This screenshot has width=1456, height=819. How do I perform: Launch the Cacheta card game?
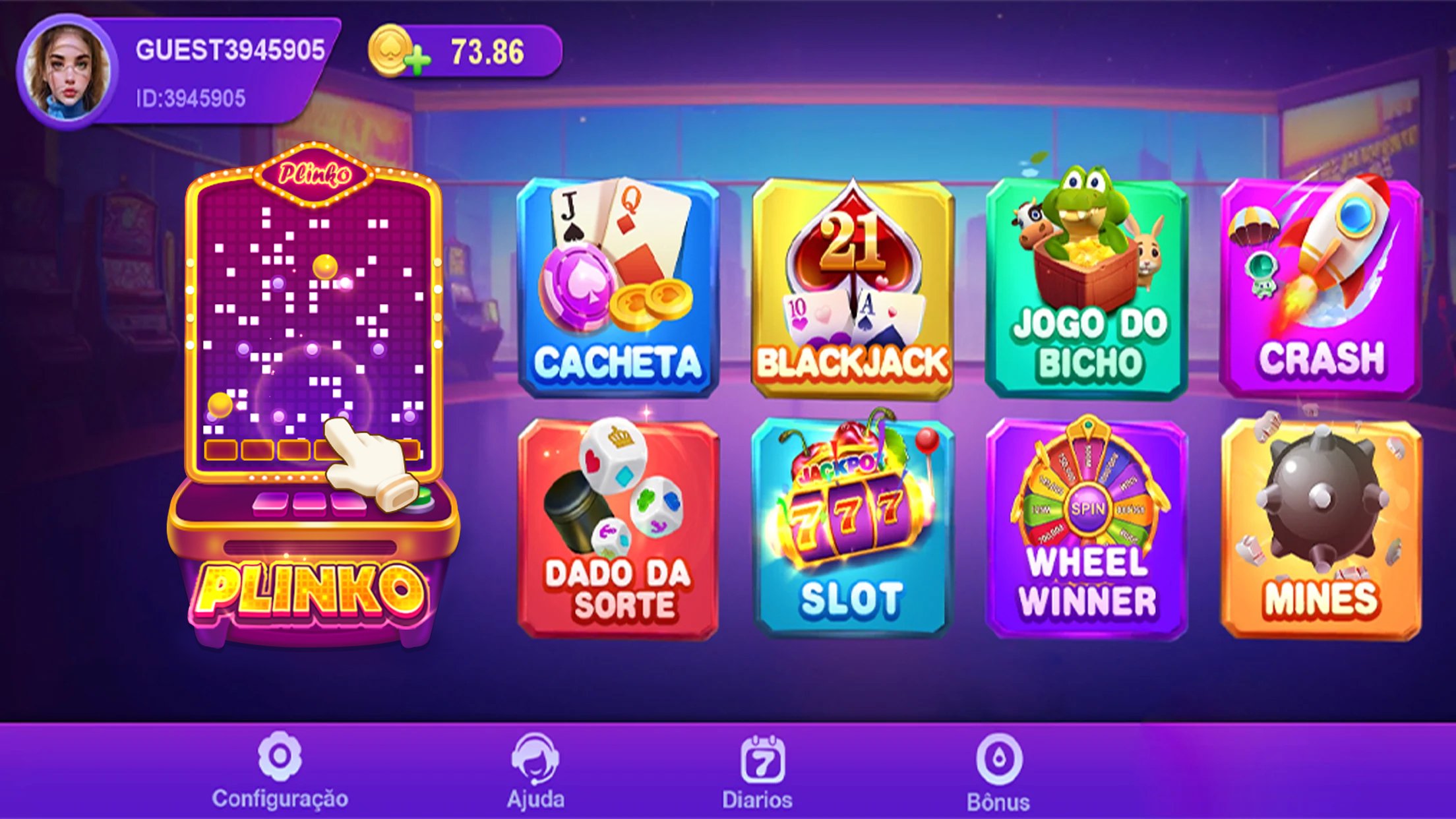tap(617, 284)
